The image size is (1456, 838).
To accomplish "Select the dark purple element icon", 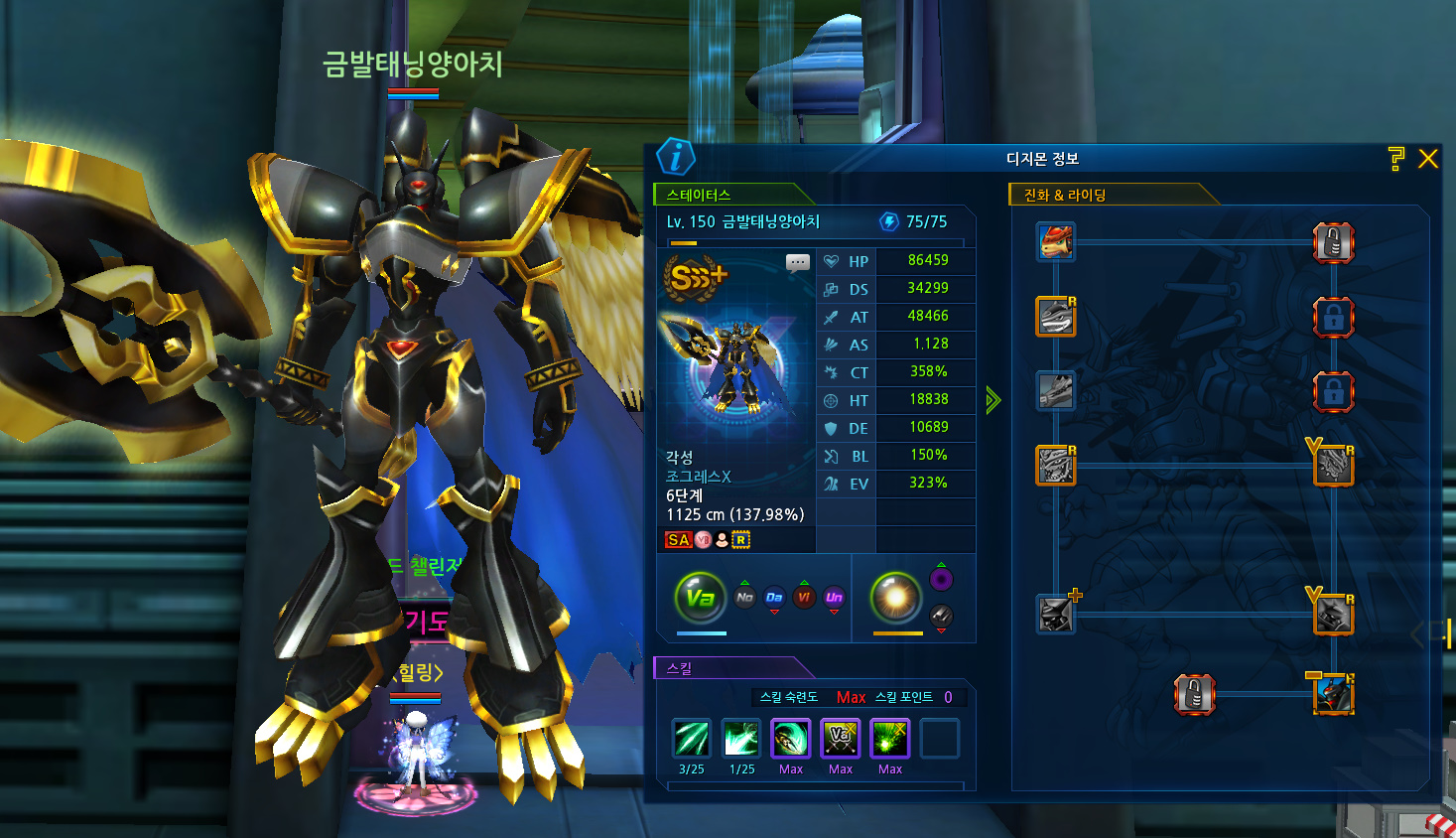I will [x=941, y=579].
